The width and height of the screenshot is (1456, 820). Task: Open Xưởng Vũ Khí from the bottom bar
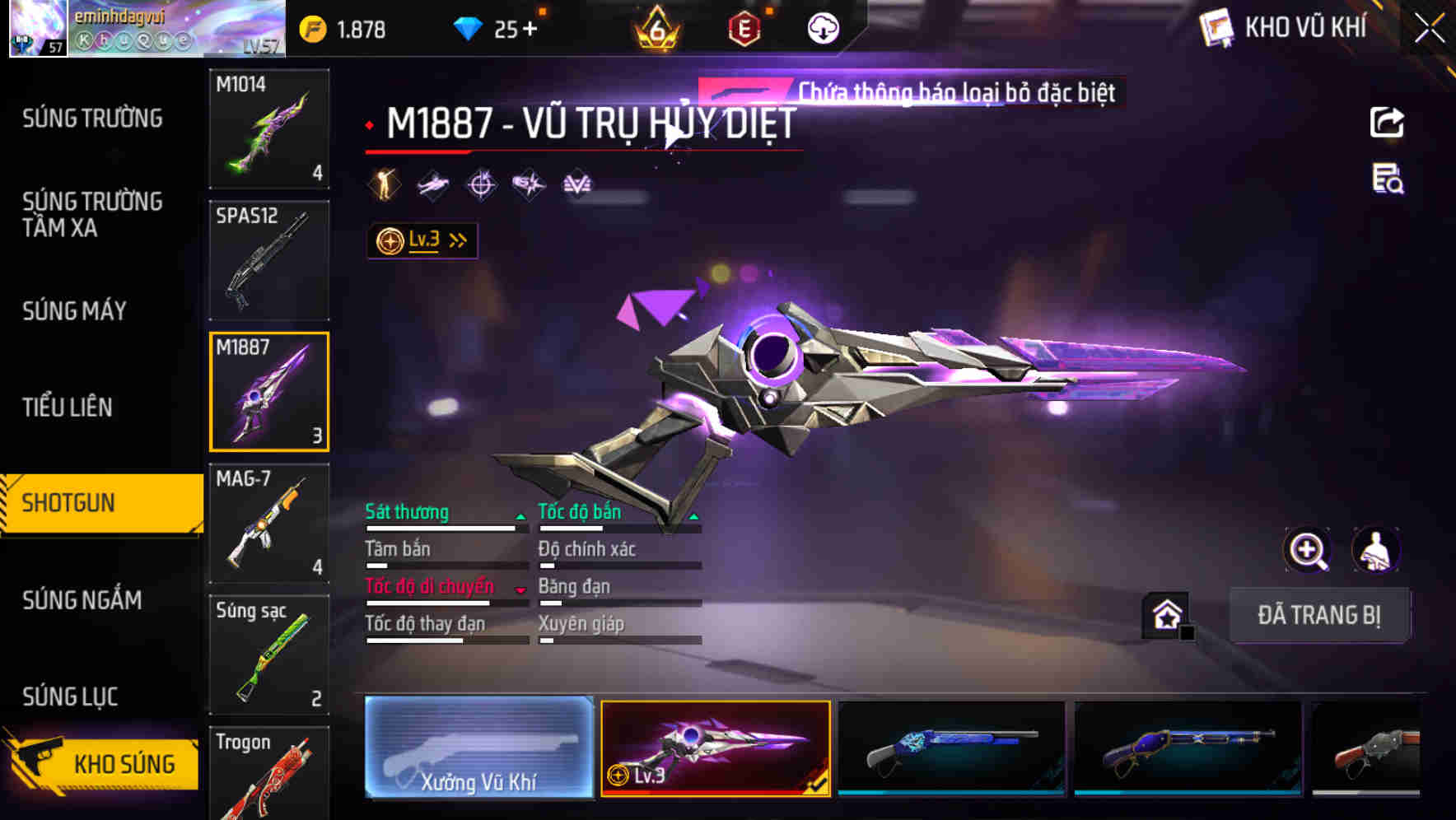tap(478, 749)
